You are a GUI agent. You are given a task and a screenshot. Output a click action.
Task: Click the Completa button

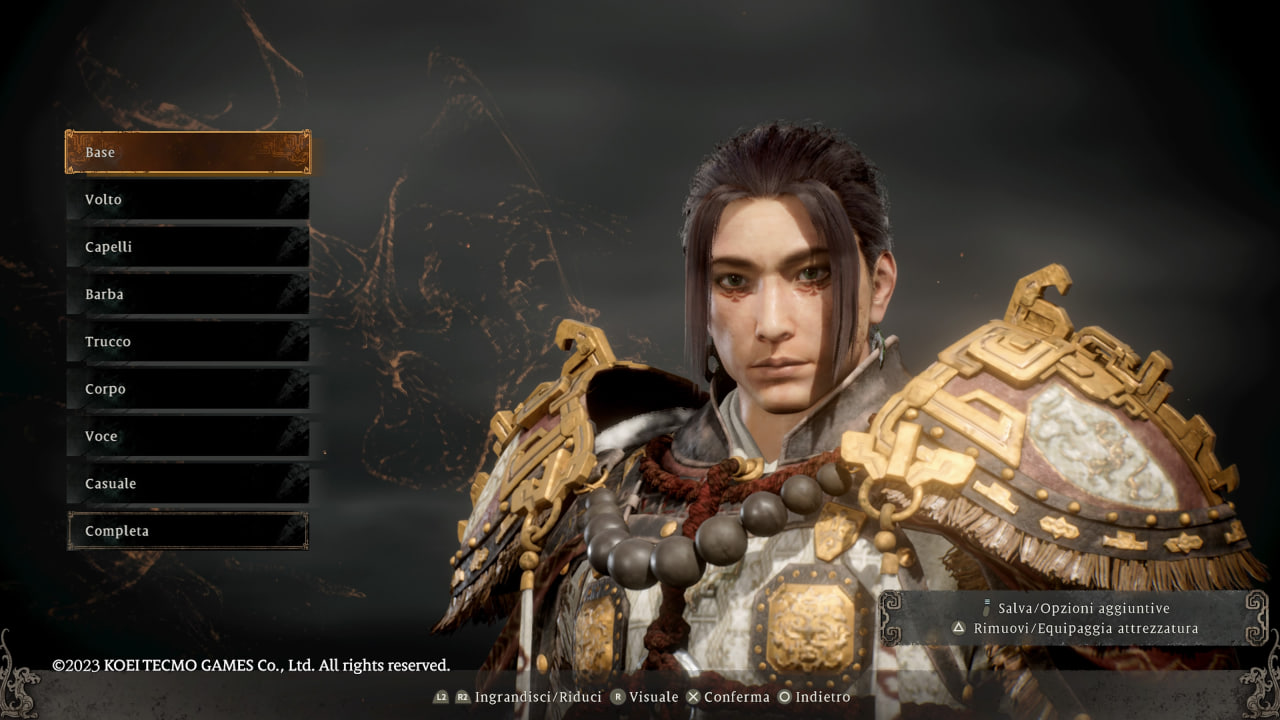[x=188, y=531]
